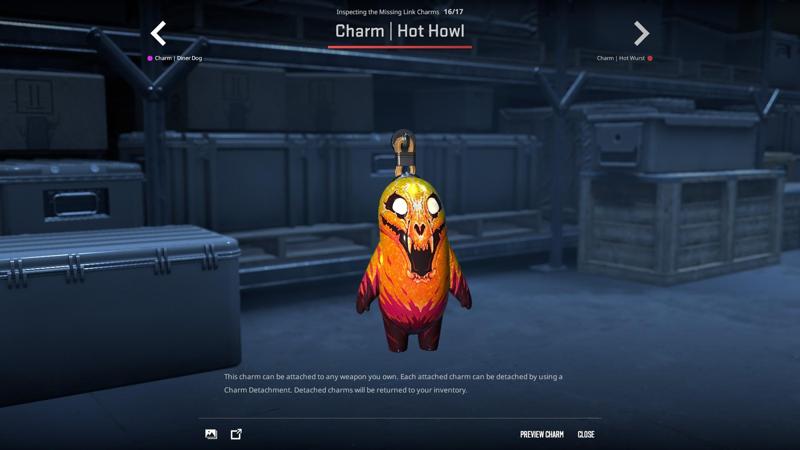Image resolution: width=800 pixels, height=450 pixels.
Task: Open the external link arrow icon
Action: [236, 434]
